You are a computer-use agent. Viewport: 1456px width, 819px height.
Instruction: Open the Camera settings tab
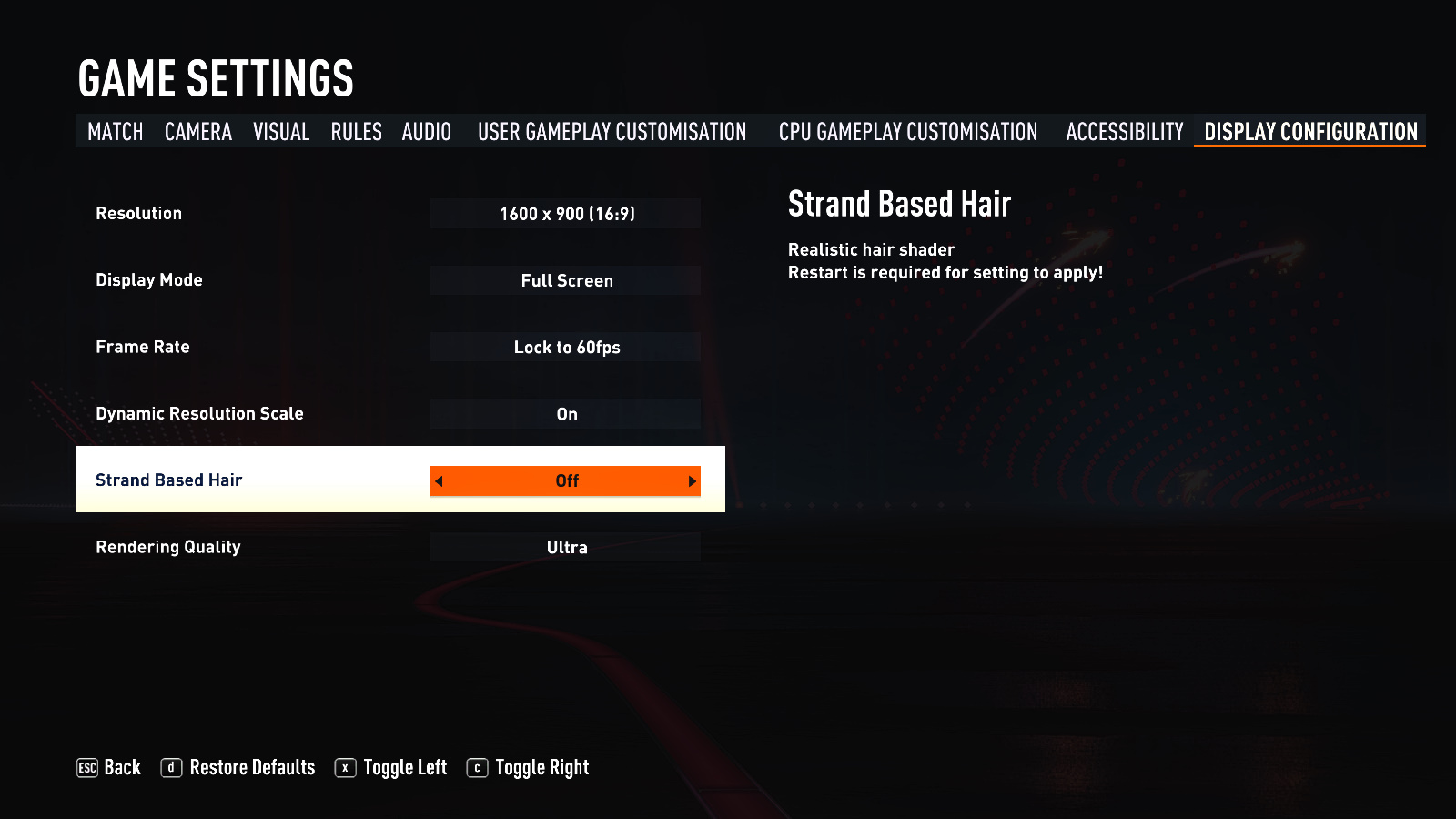pyautogui.click(x=198, y=132)
